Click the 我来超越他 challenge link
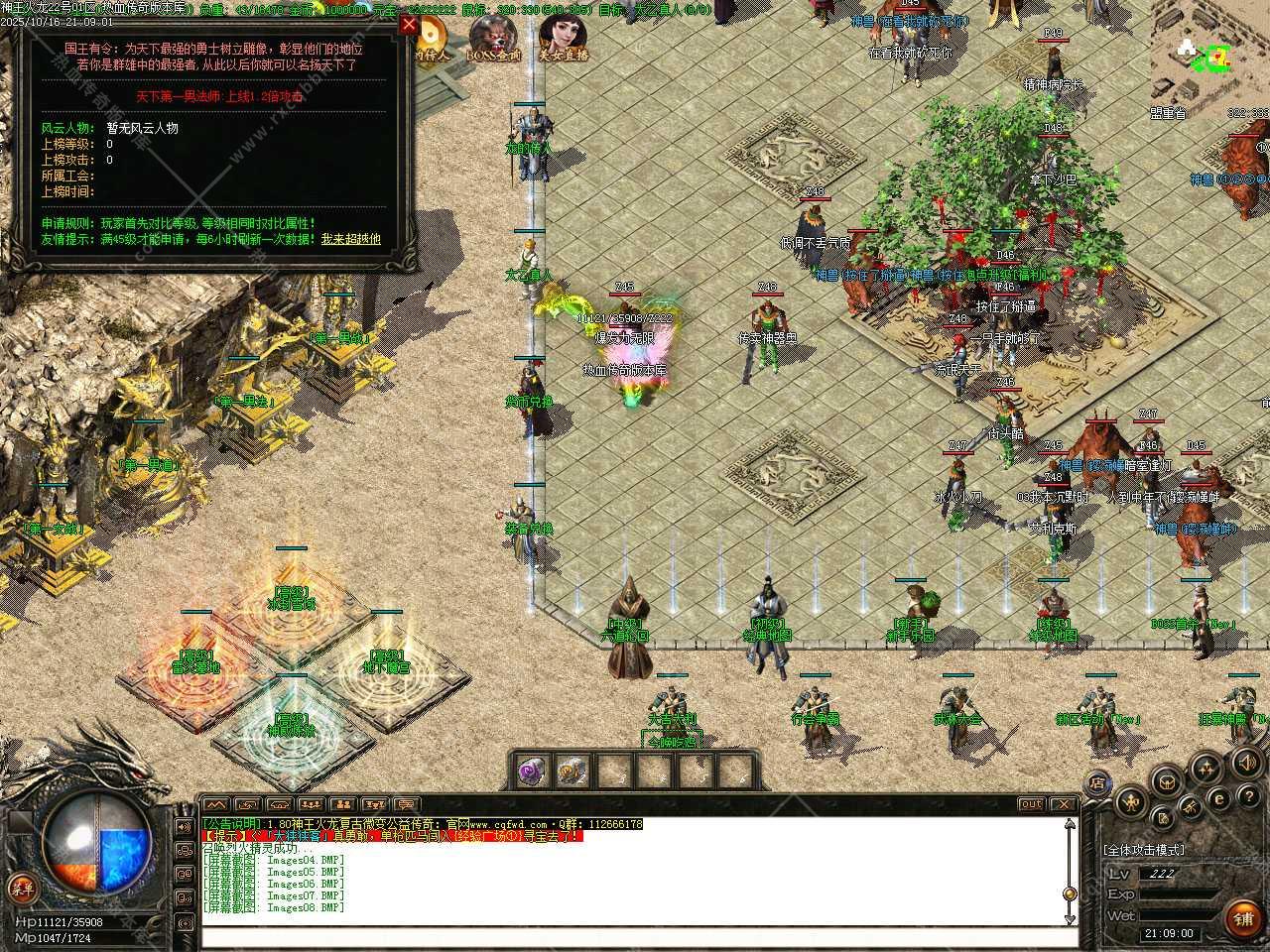Screen dimensions: 1270x952 point(350,239)
